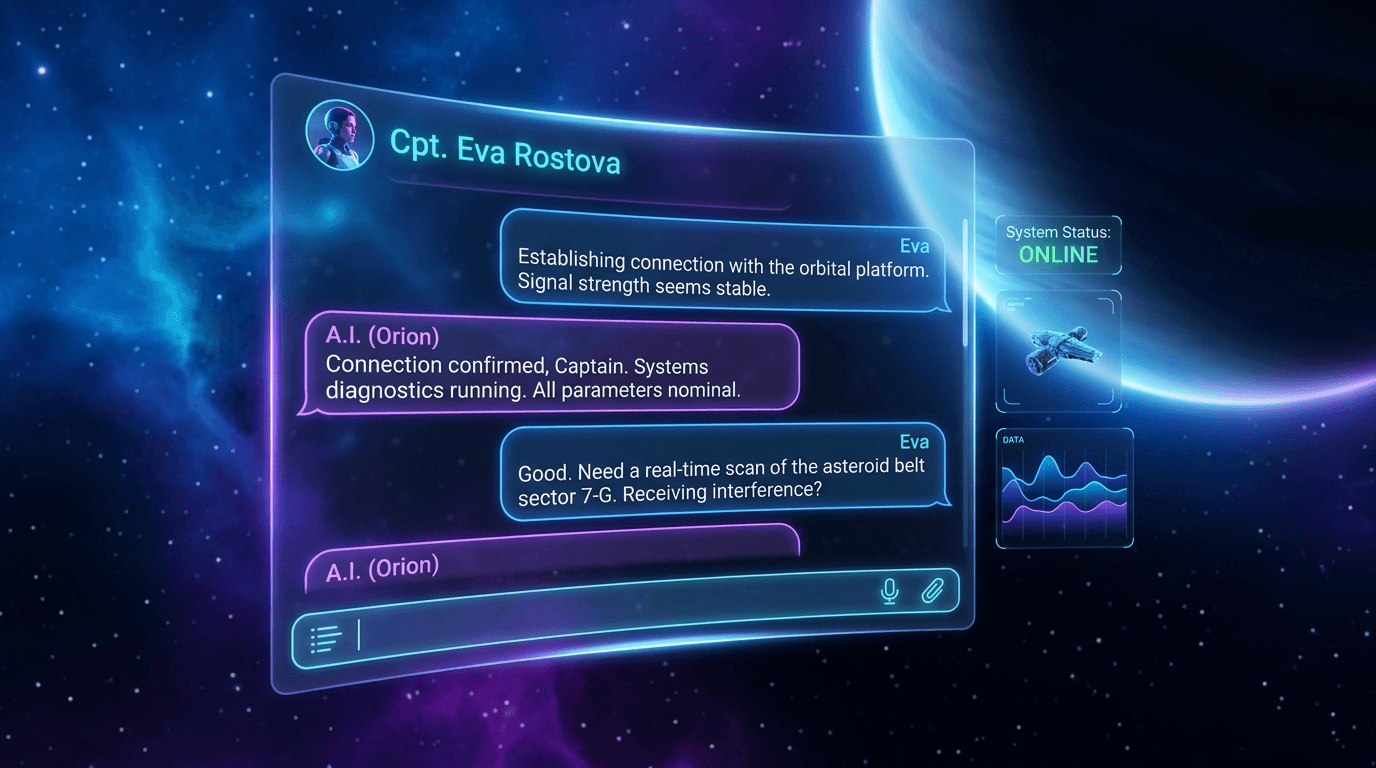The width and height of the screenshot is (1376, 768).
Task: Open the list menu icon beside message field
Action: point(326,639)
